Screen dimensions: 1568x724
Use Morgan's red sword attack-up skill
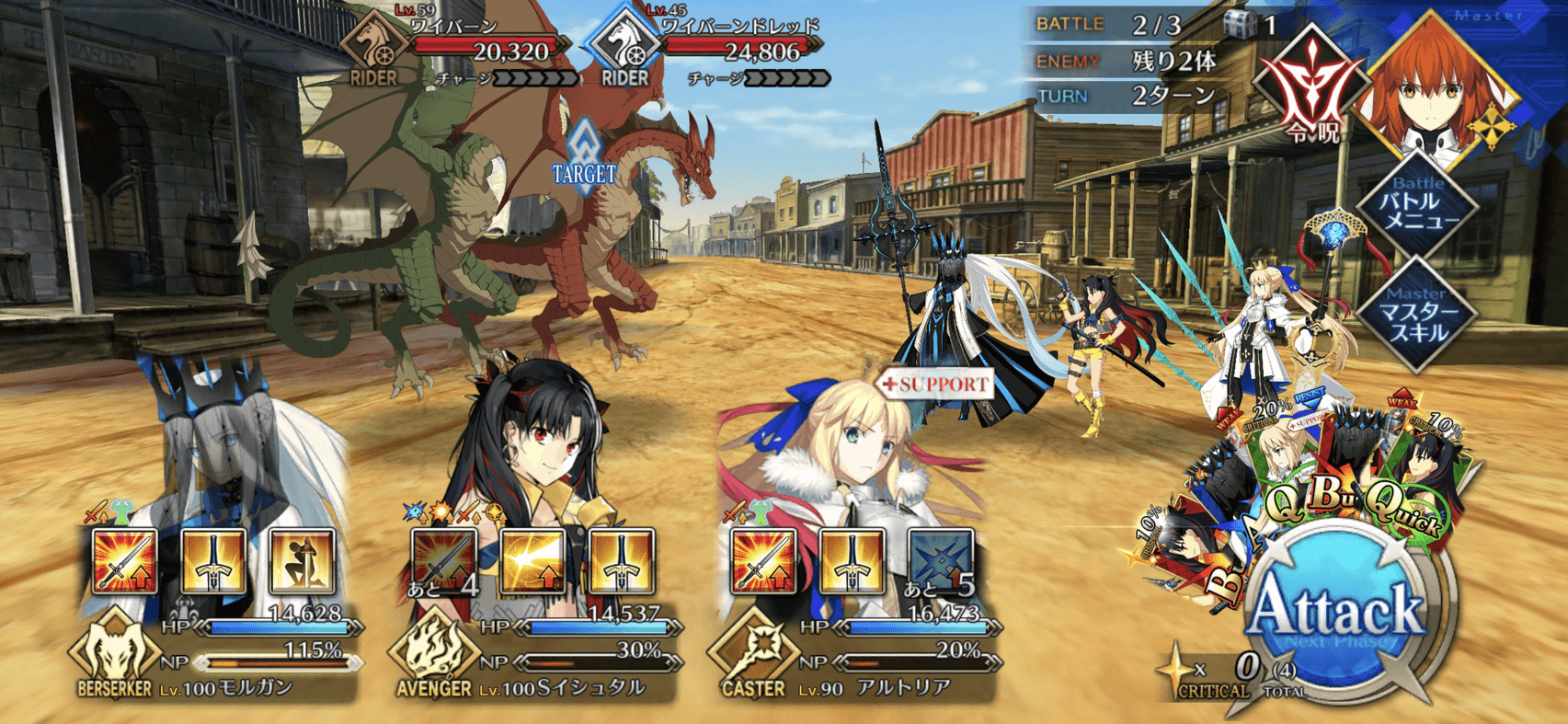coord(125,560)
